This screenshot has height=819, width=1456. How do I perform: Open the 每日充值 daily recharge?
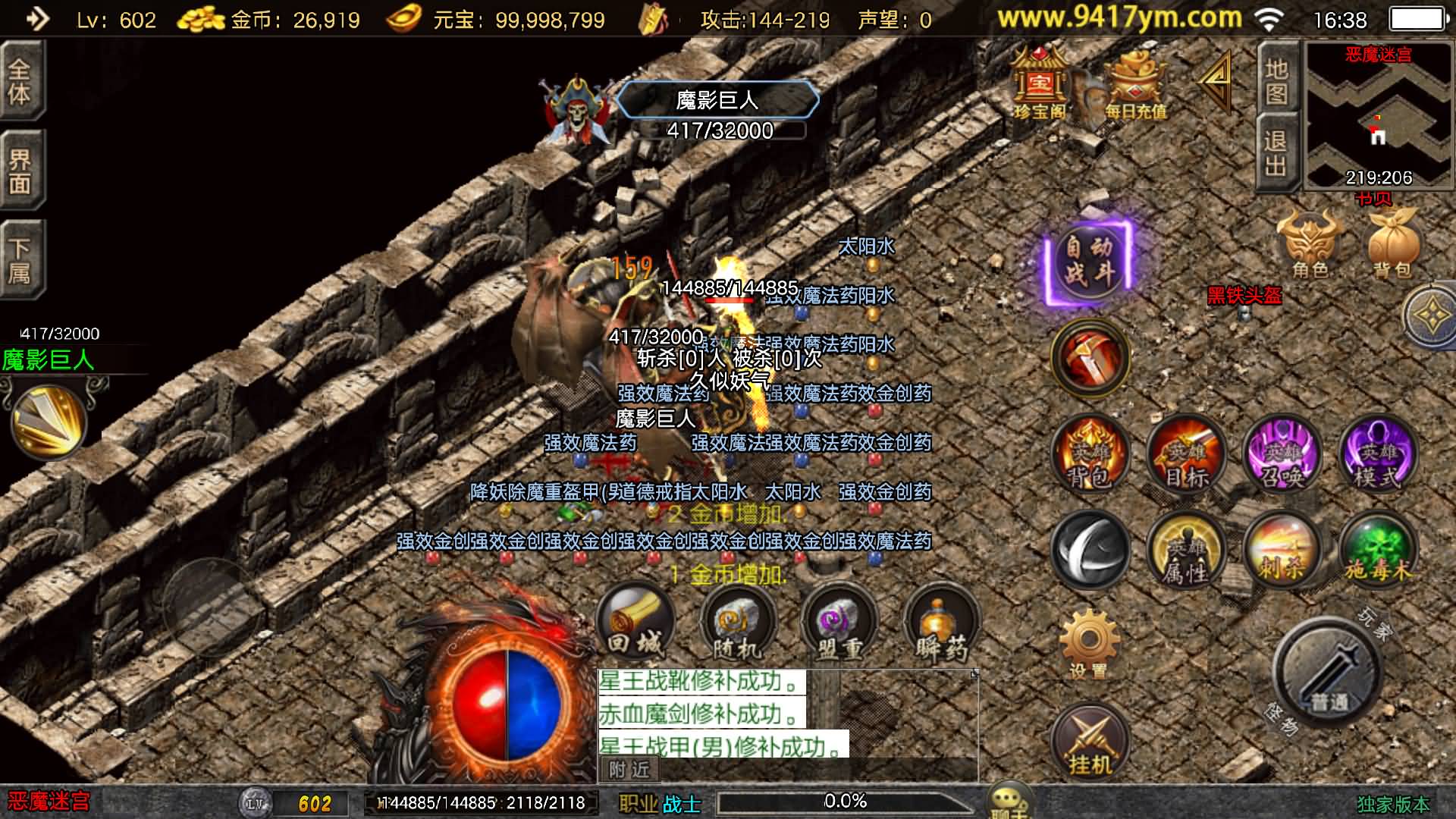click(x=1134, y=85)
